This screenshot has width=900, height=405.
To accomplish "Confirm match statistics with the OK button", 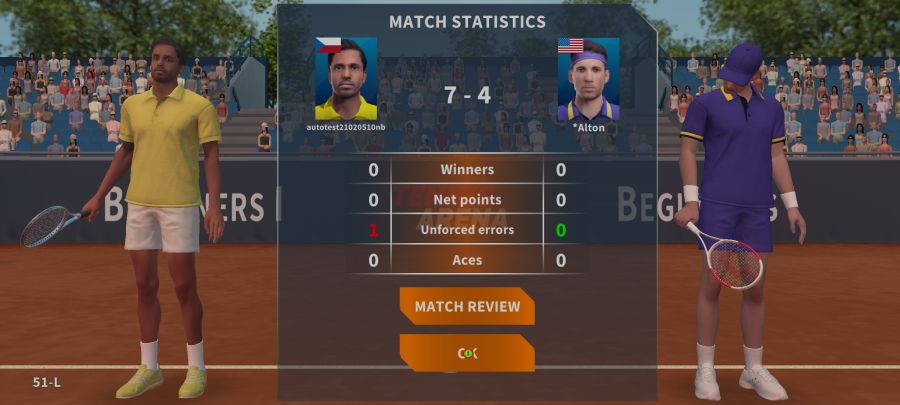I will pos(467,353).
